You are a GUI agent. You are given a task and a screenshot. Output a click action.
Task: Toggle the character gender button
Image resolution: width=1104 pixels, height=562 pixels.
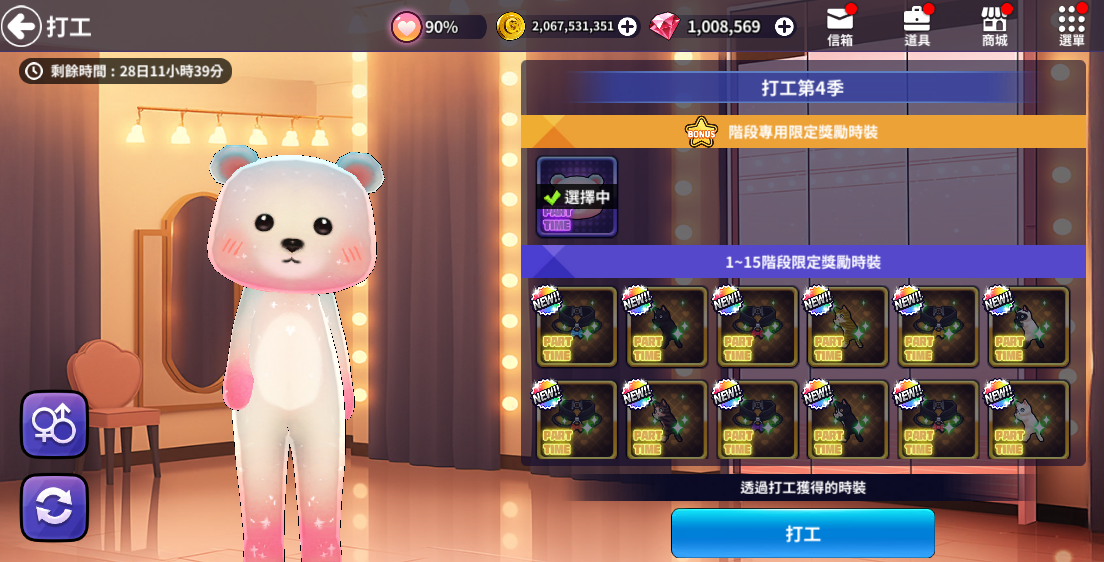(54, 424)
